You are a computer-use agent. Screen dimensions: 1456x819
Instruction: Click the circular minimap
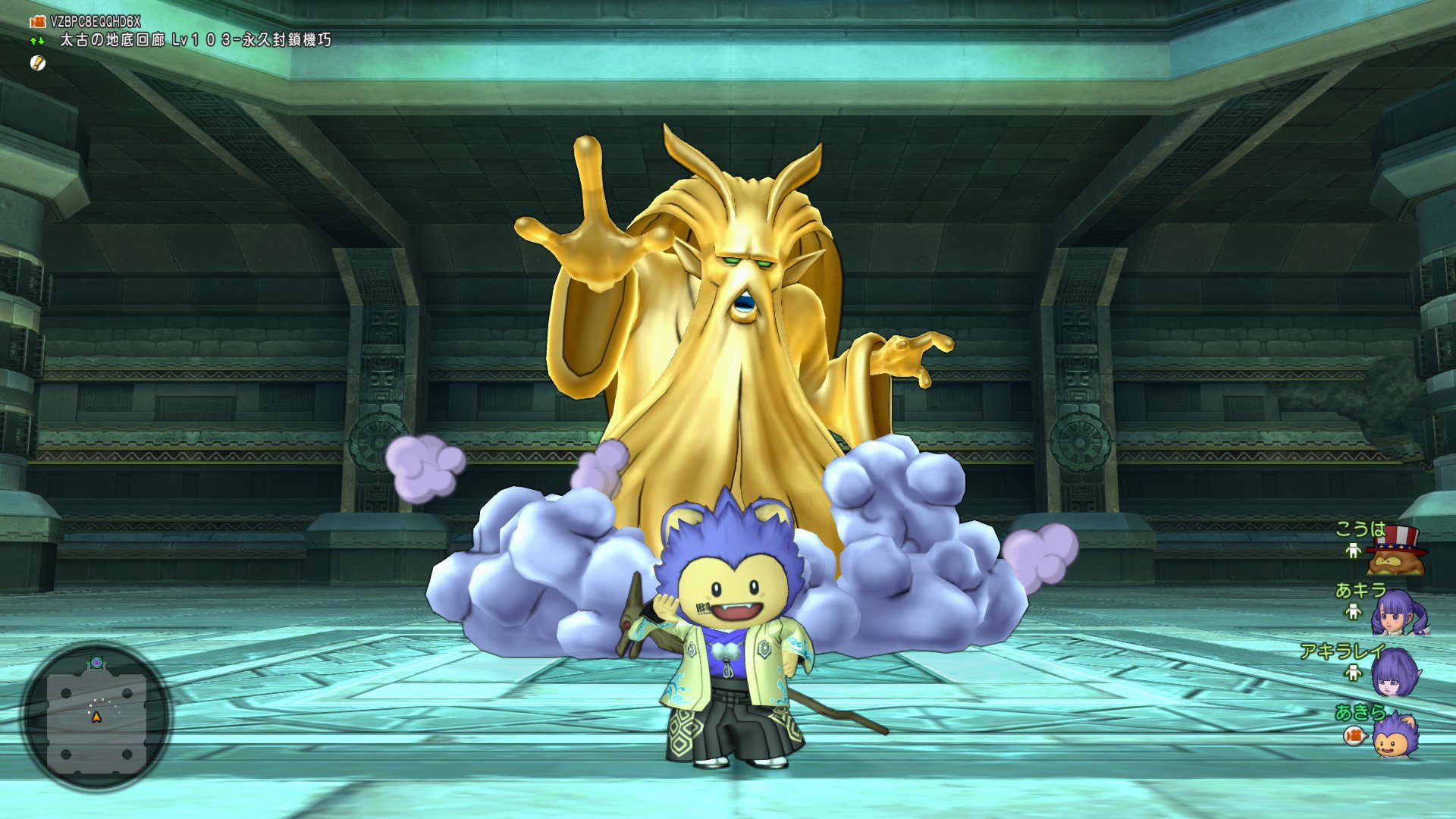96,716
